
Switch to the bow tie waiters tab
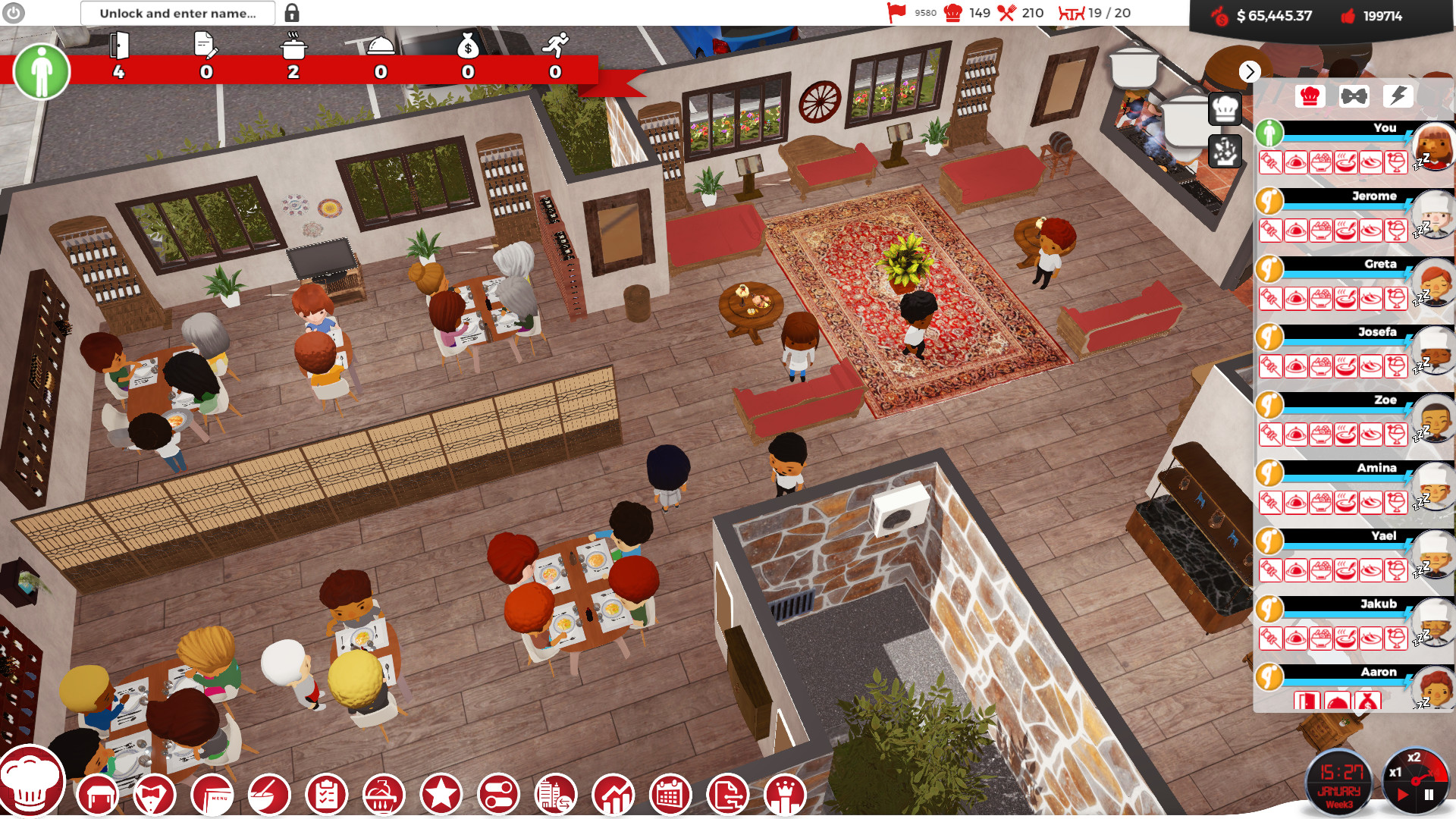point(1353,96)
